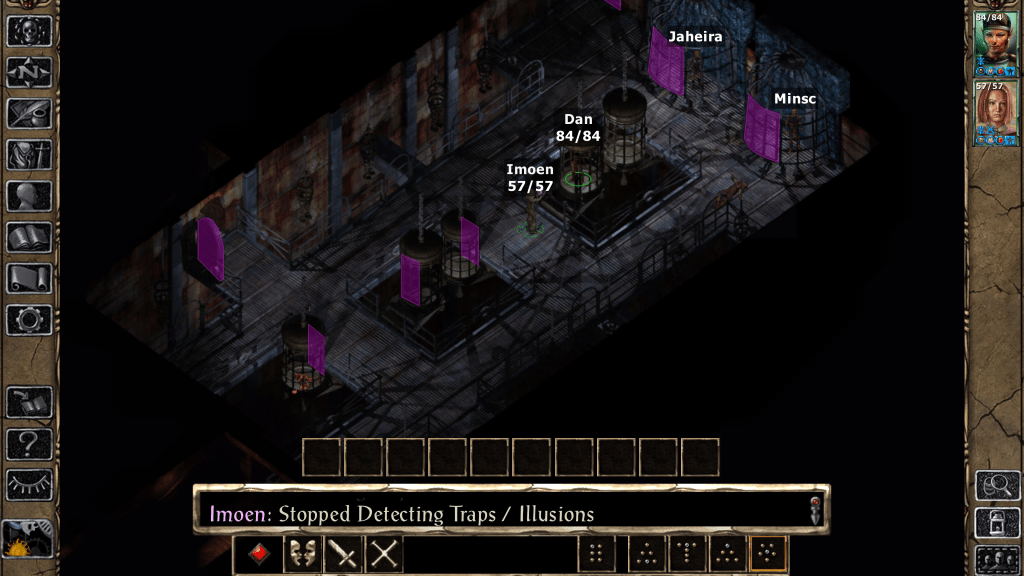The width and height of the screenshot is (1024, 576).
Task: Click the question mark help button
Action: coord(29,443)
